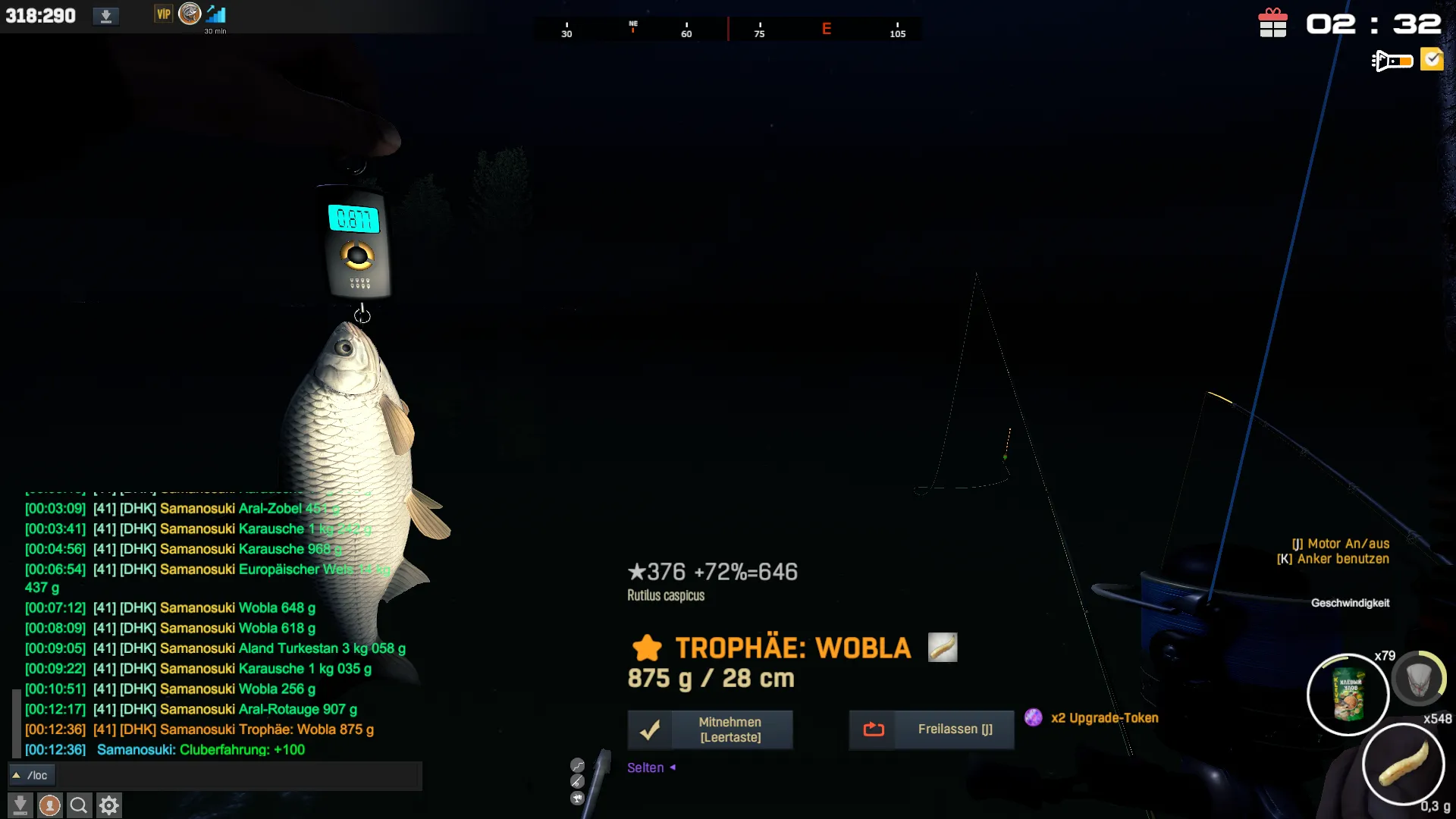
Task: Open the yellow task checklist note
Action: point(1432,59)
